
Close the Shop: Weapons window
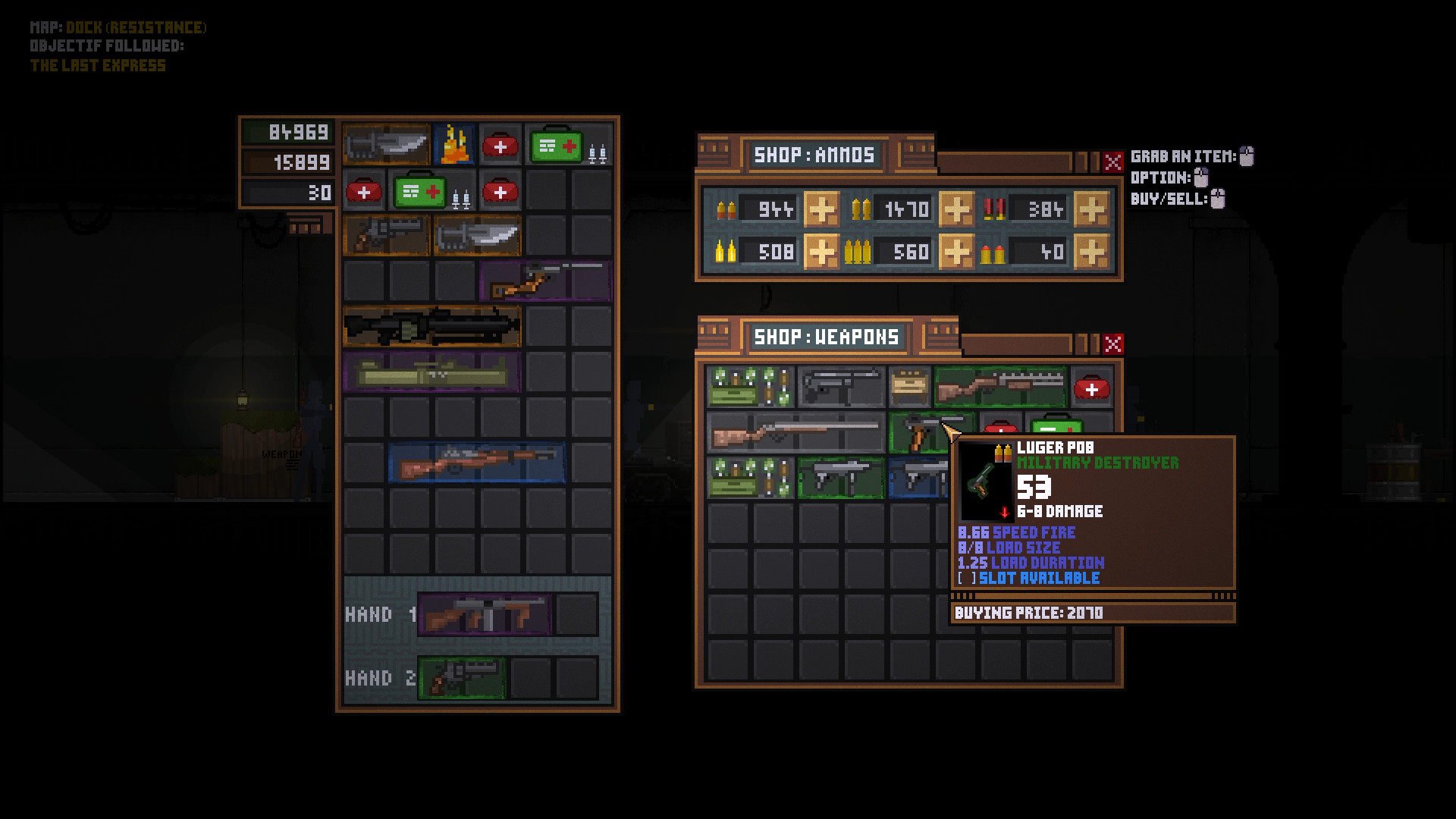(1112, 344)
